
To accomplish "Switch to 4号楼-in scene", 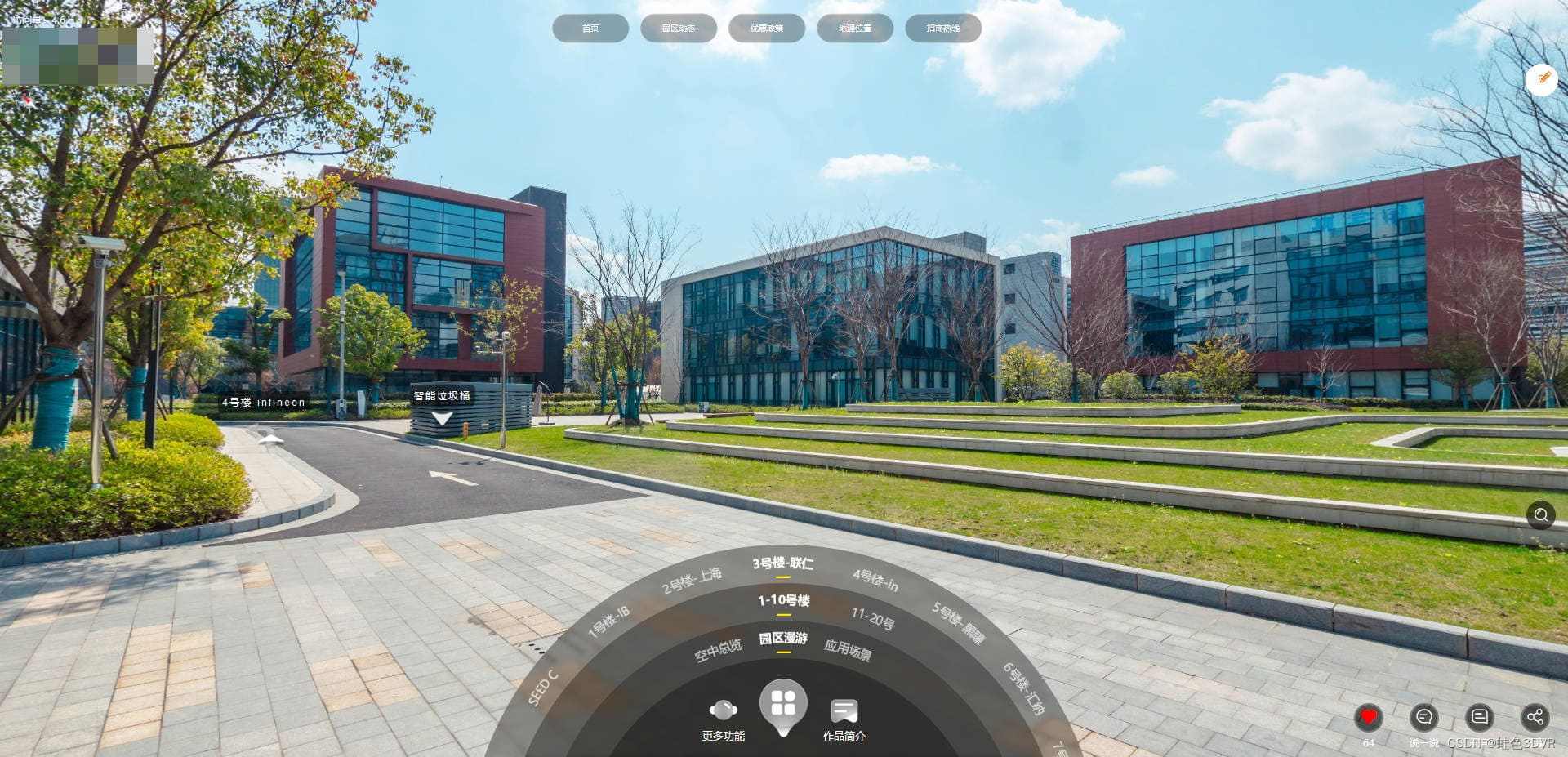I will coord(875,580).
